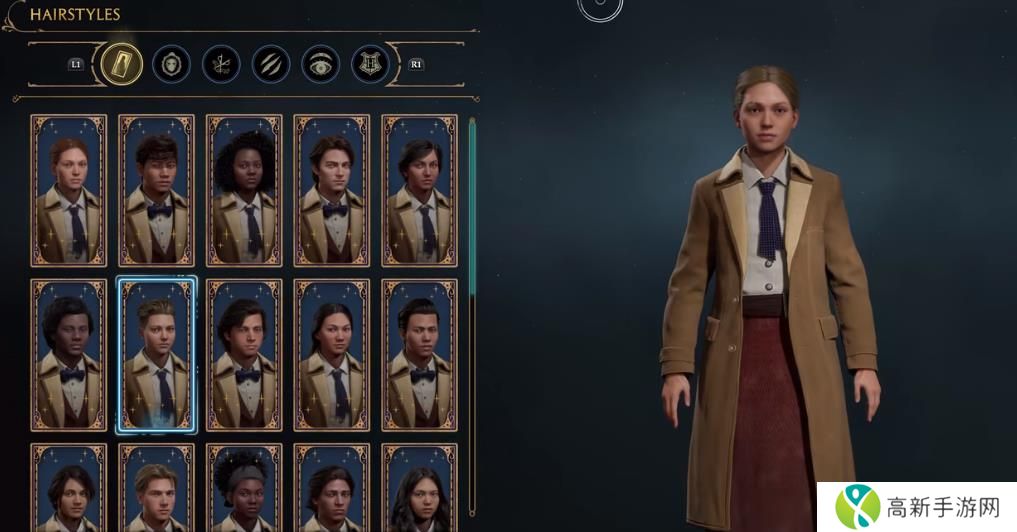Select the preset card with a headband
The width and height of the screenshot is (1017, 532).
(x=244, y=490)
